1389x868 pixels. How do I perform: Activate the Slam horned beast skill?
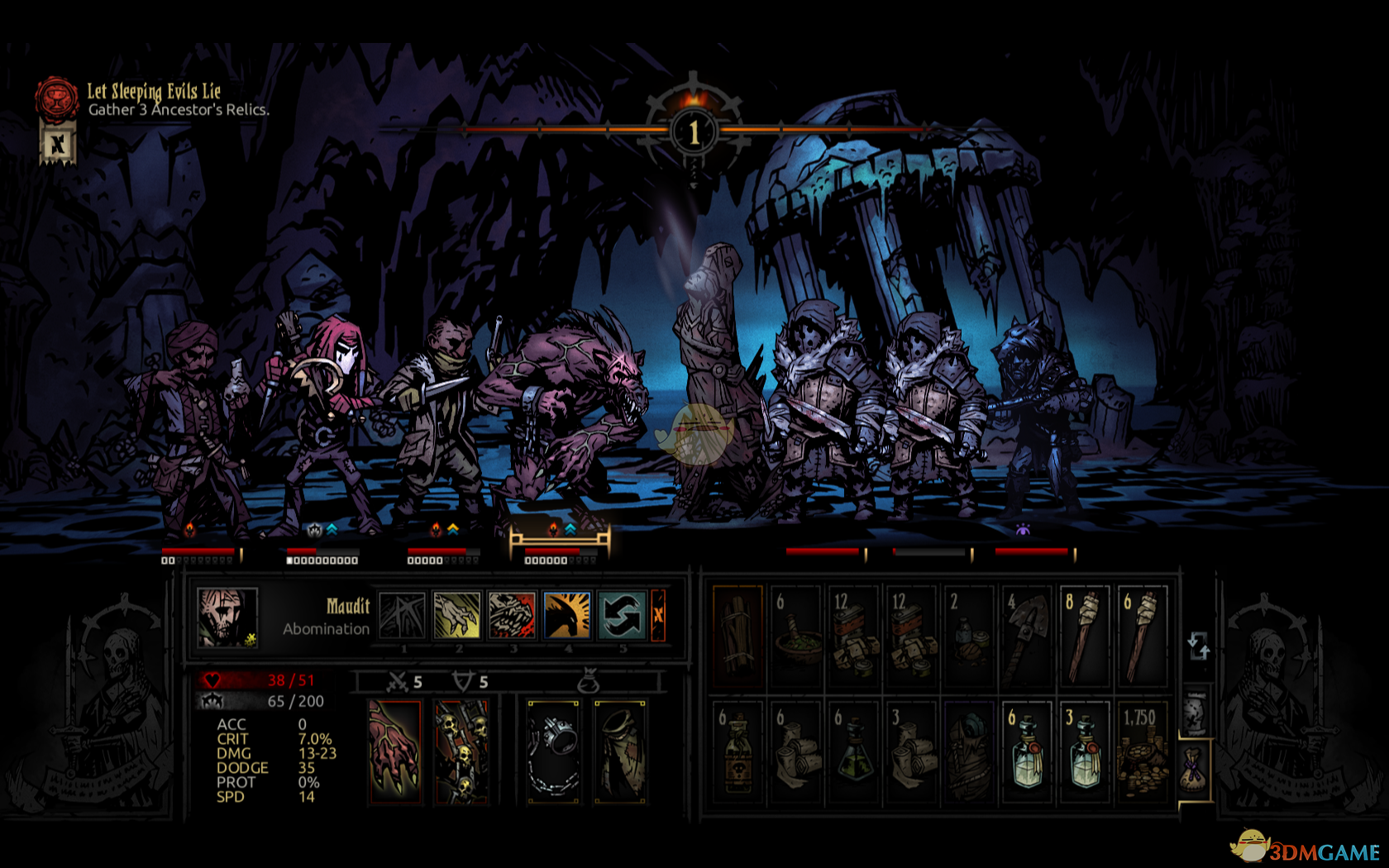567,615
